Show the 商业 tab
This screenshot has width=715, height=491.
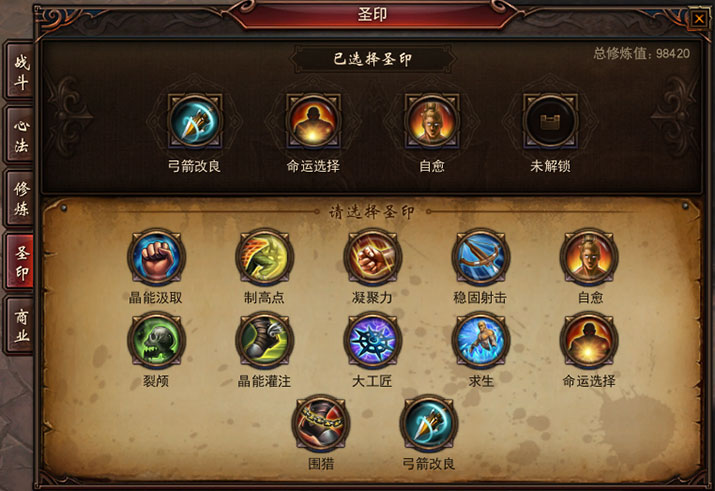click(x=19, y=326)
